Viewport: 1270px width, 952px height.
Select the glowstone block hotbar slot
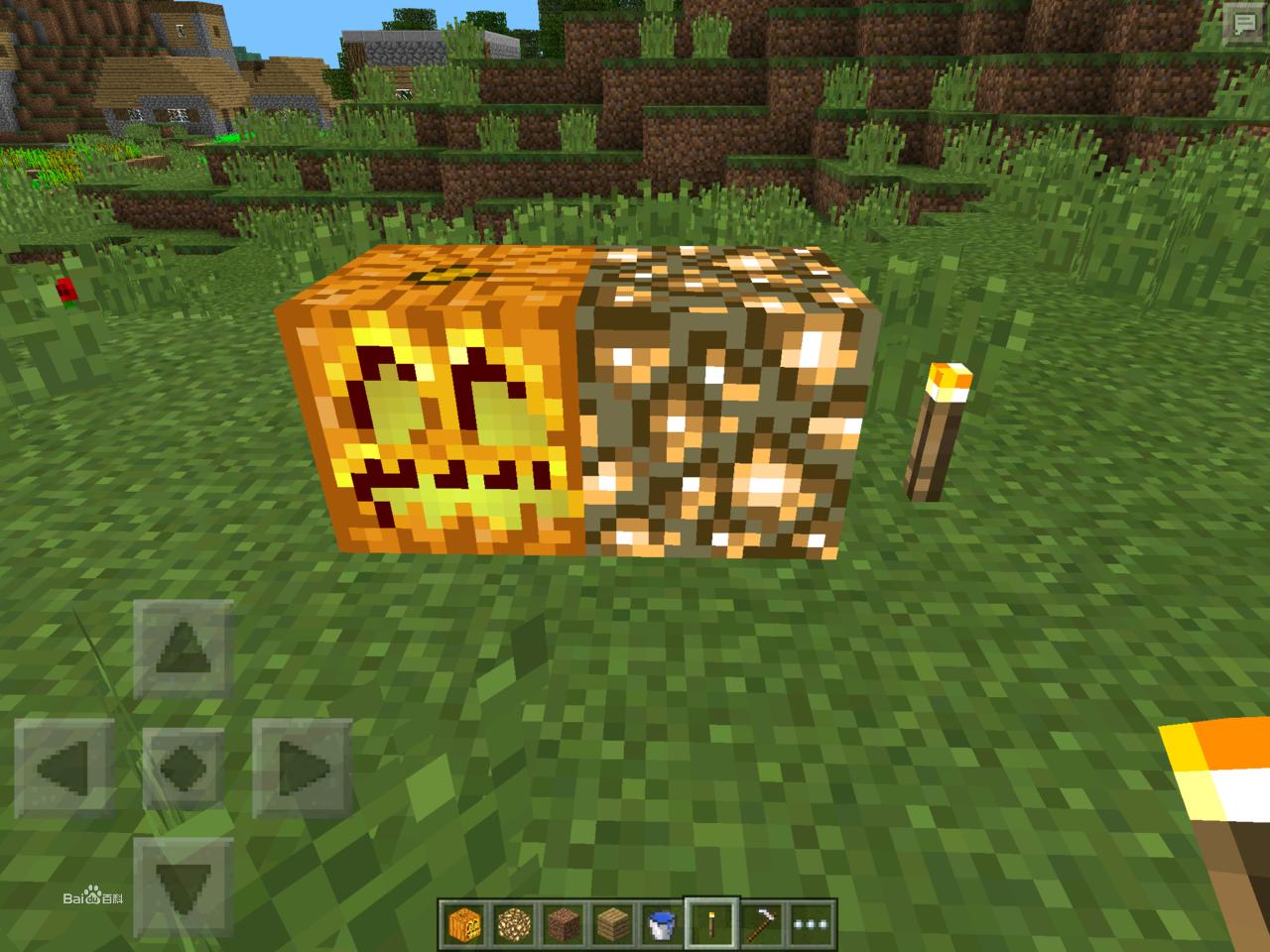[x=513, y=924]
